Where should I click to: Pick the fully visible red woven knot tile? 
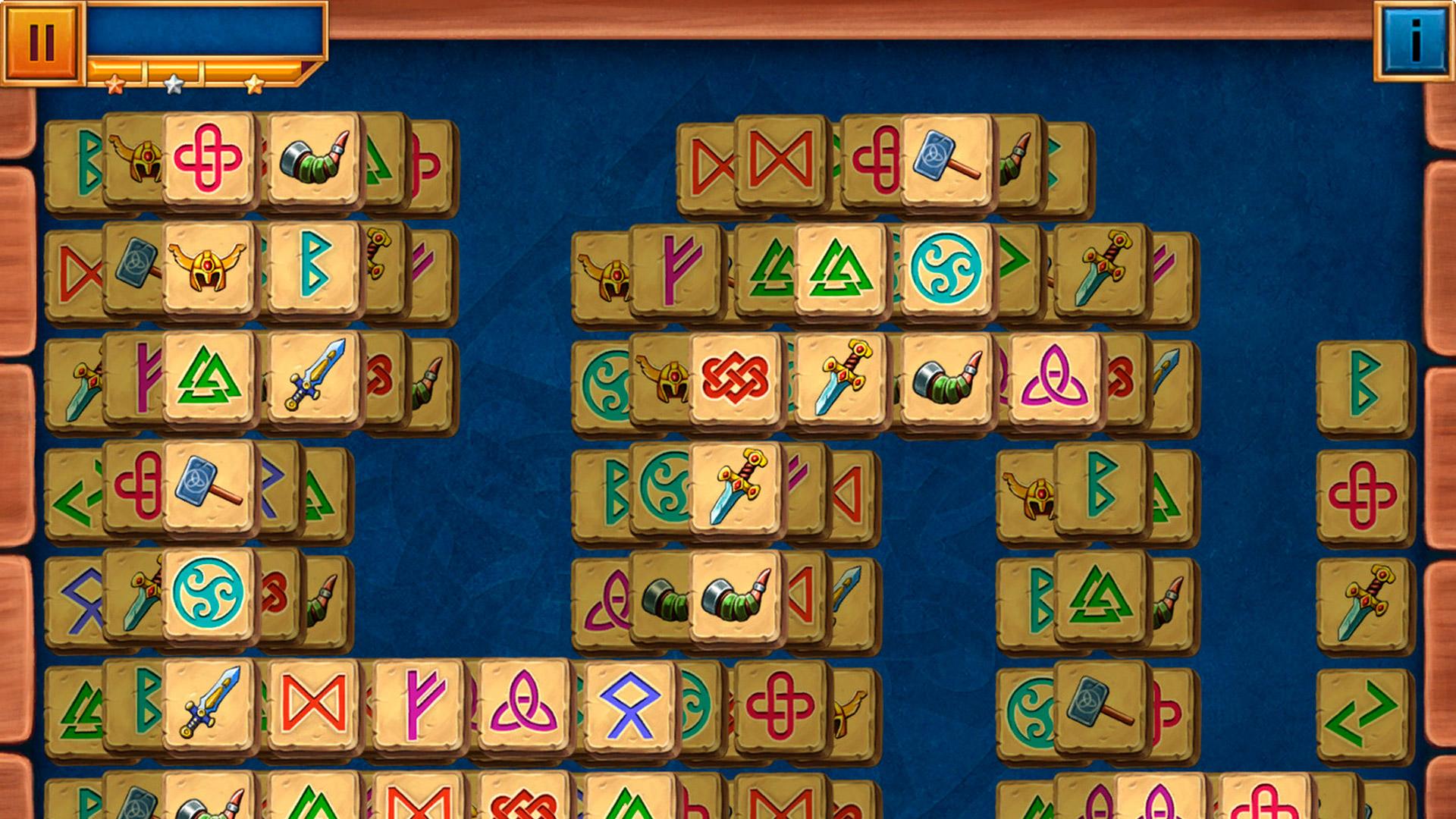point(734,377)
